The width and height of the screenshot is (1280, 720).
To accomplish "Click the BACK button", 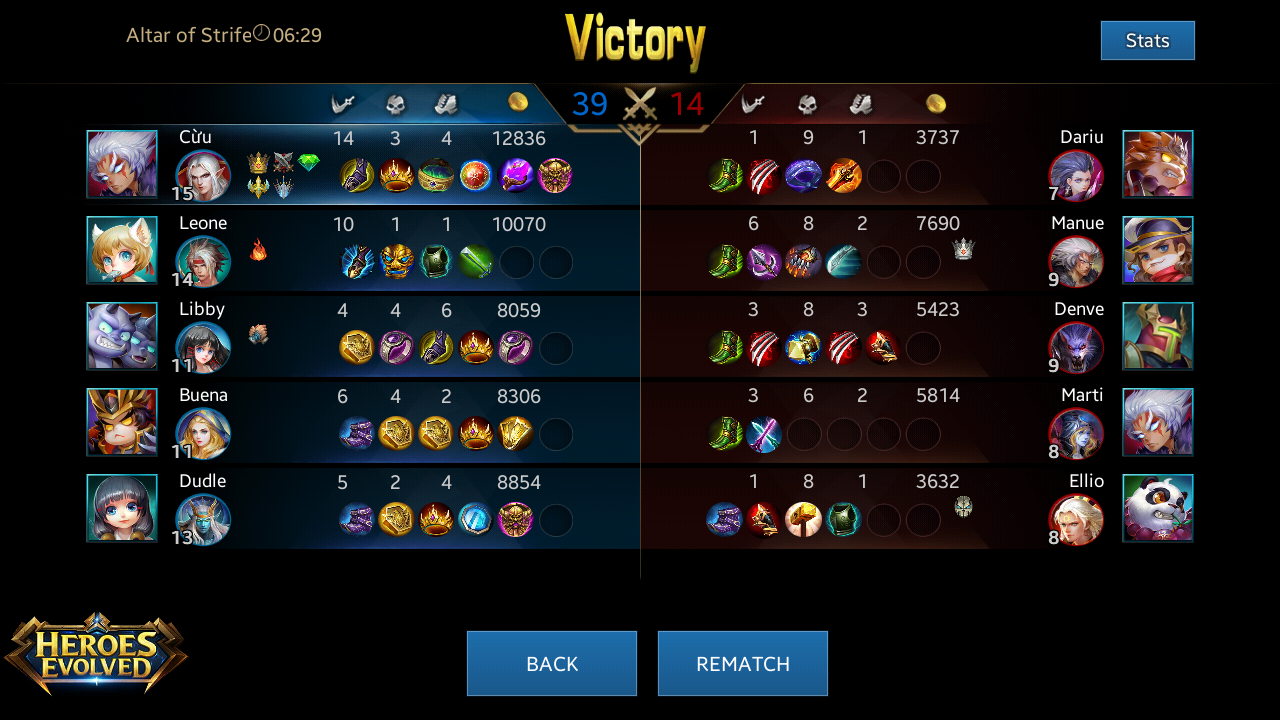I will (x=551, y=663).
